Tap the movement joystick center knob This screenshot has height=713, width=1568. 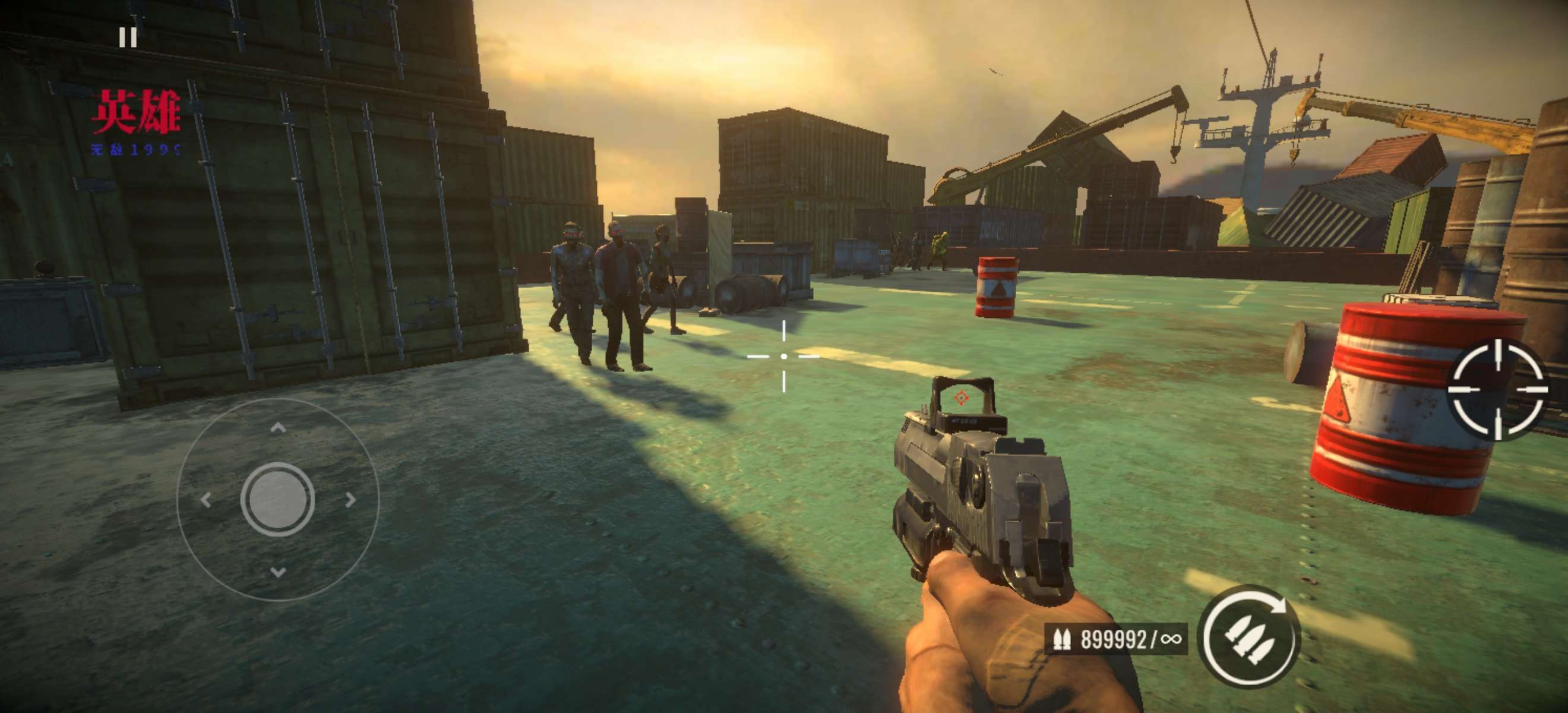click(277, 499)
